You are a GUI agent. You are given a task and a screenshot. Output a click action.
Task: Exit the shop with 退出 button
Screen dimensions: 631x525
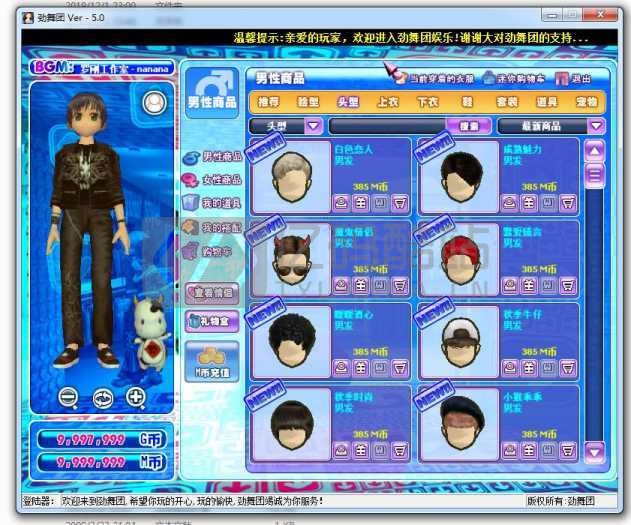tap(573, 78)
